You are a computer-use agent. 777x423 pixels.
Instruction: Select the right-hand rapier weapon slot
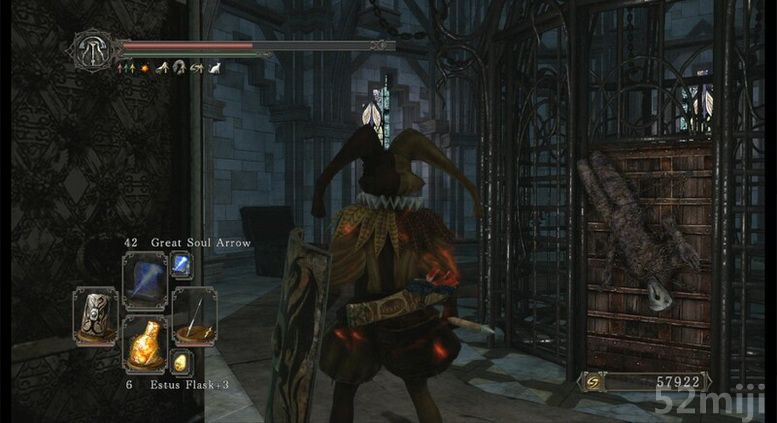coord(194,315)
